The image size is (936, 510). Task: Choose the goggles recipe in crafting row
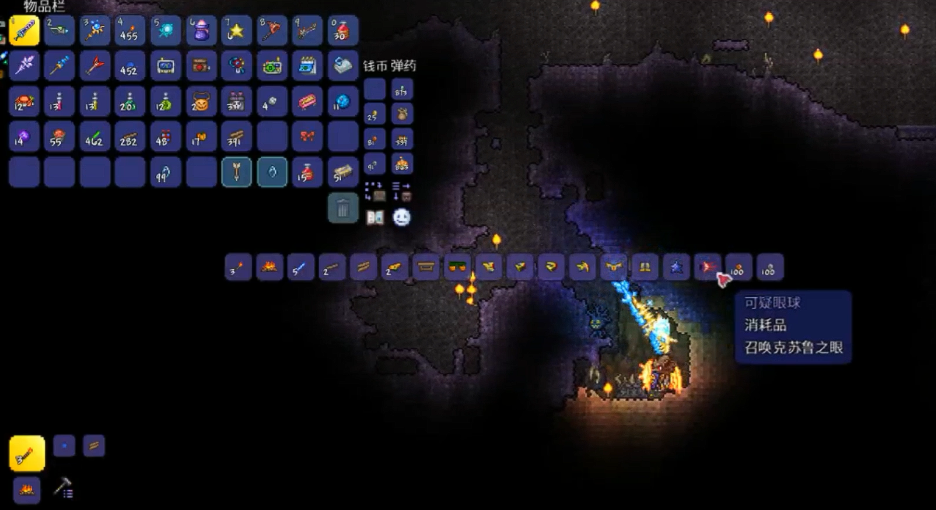(457, 267)
